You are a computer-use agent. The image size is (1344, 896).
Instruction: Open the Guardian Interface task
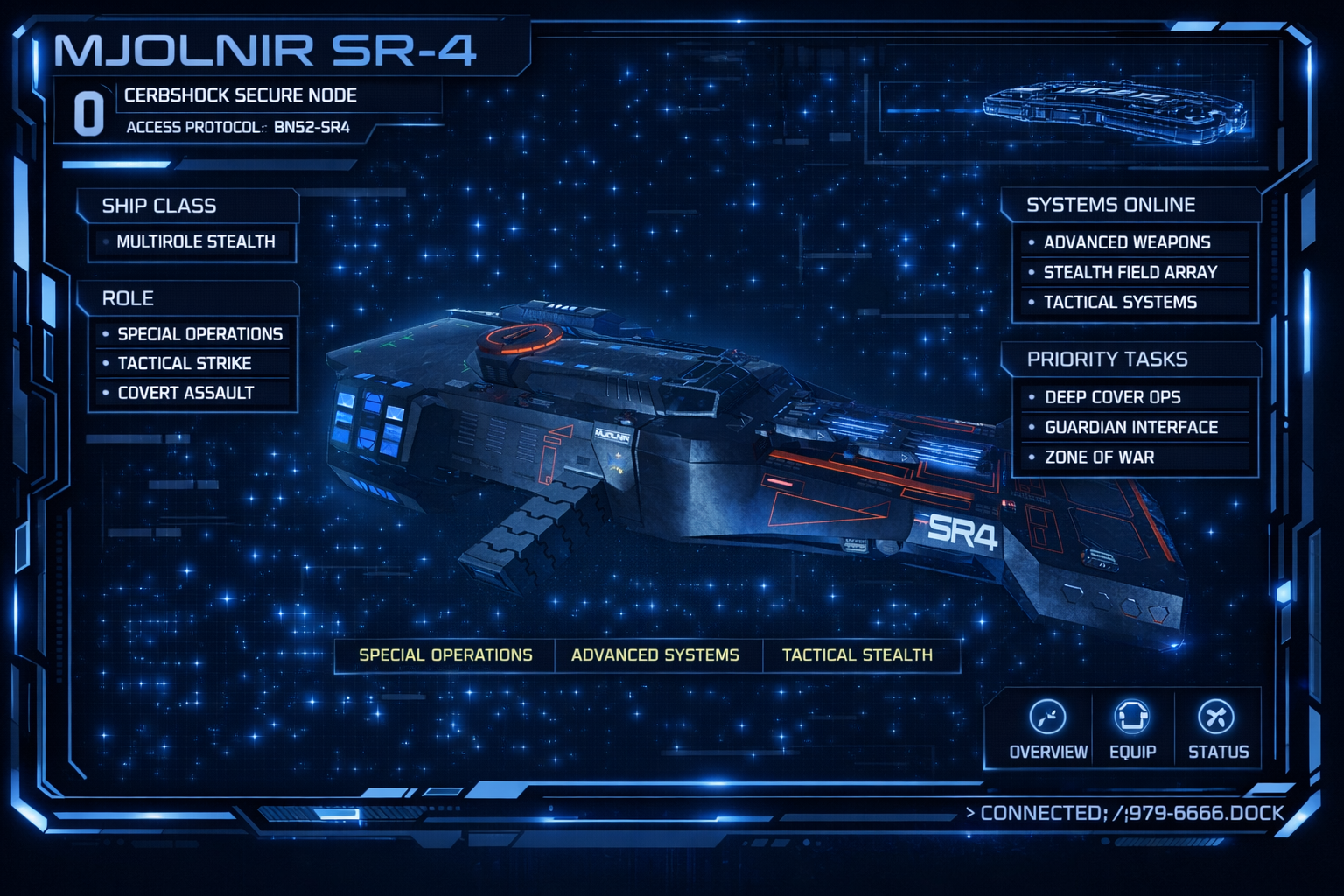1130,427
